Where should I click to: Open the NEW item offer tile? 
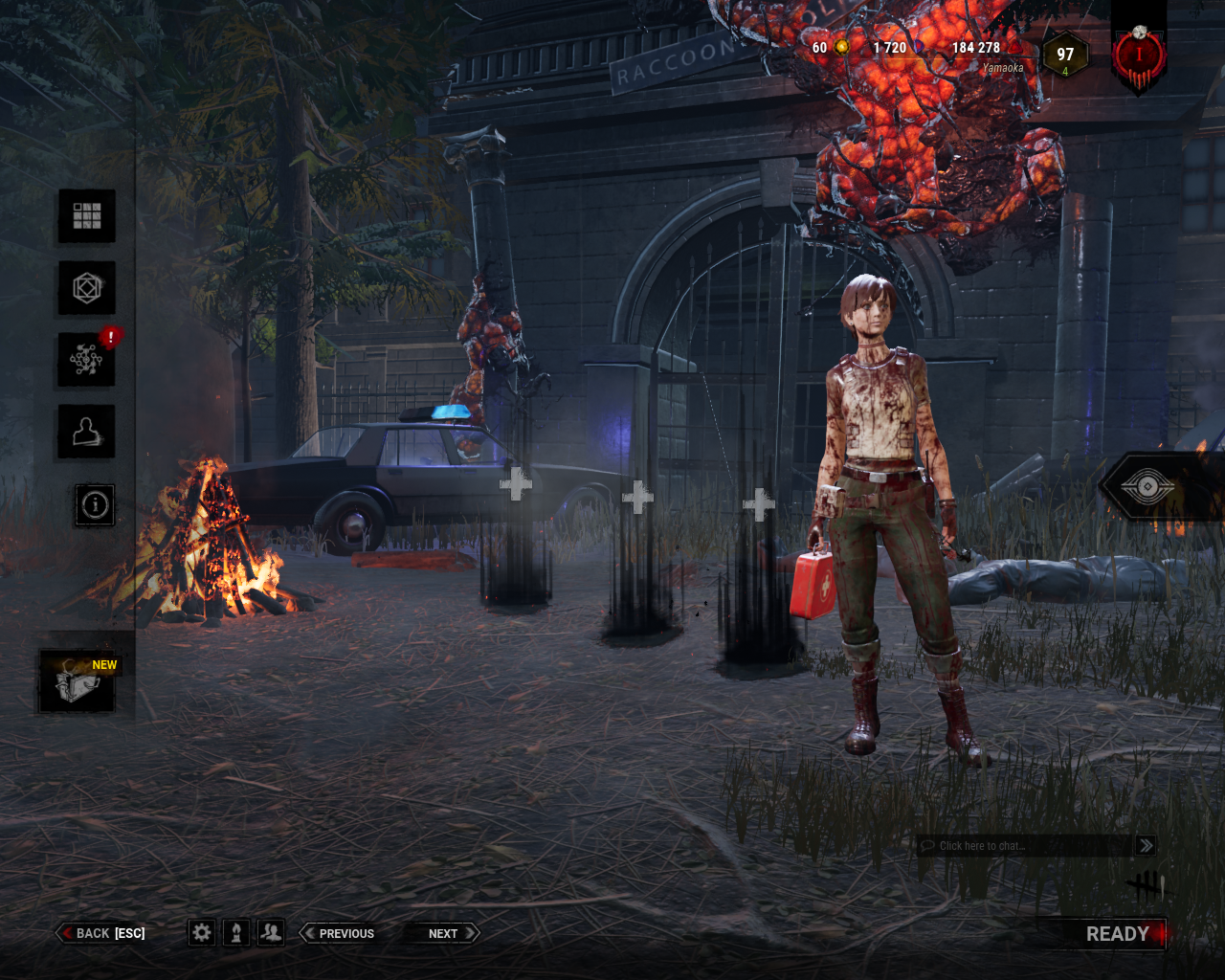pos(78,680)
